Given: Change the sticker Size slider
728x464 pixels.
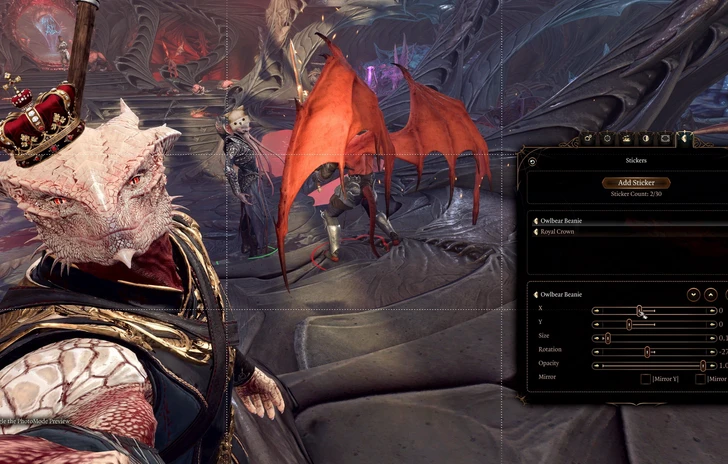Looking at the screenshot, I should tap(607, 338).
